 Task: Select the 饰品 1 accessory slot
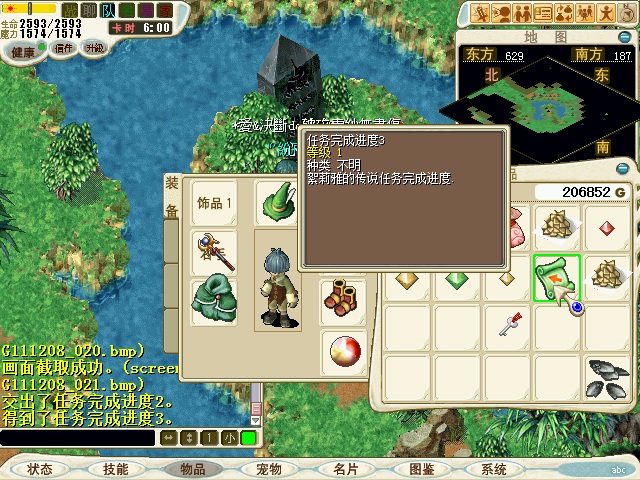coord(214,203)
